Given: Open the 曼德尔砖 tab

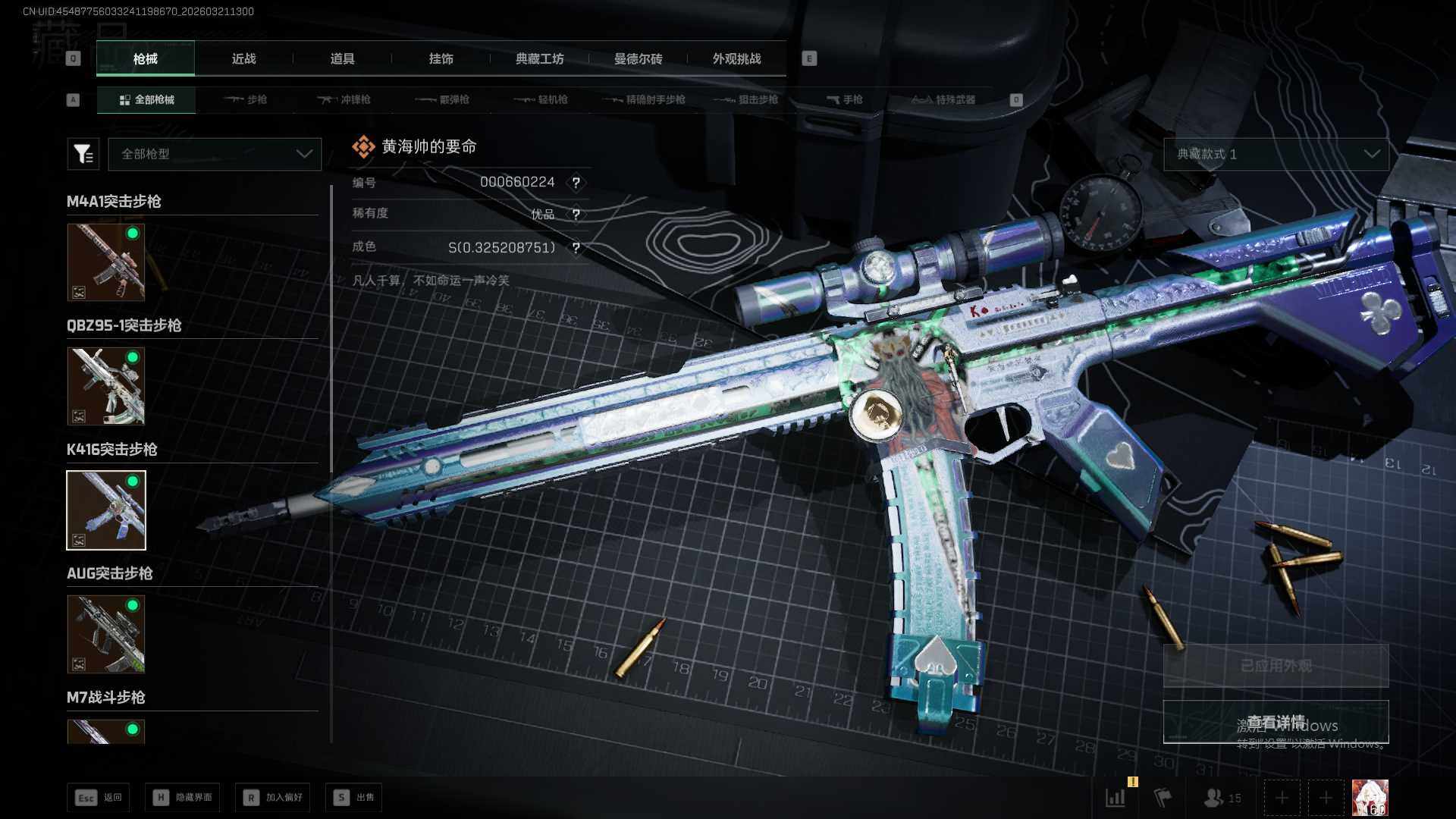Looking at the screenshot, I should pyautogui.click(x=638, y=58).
